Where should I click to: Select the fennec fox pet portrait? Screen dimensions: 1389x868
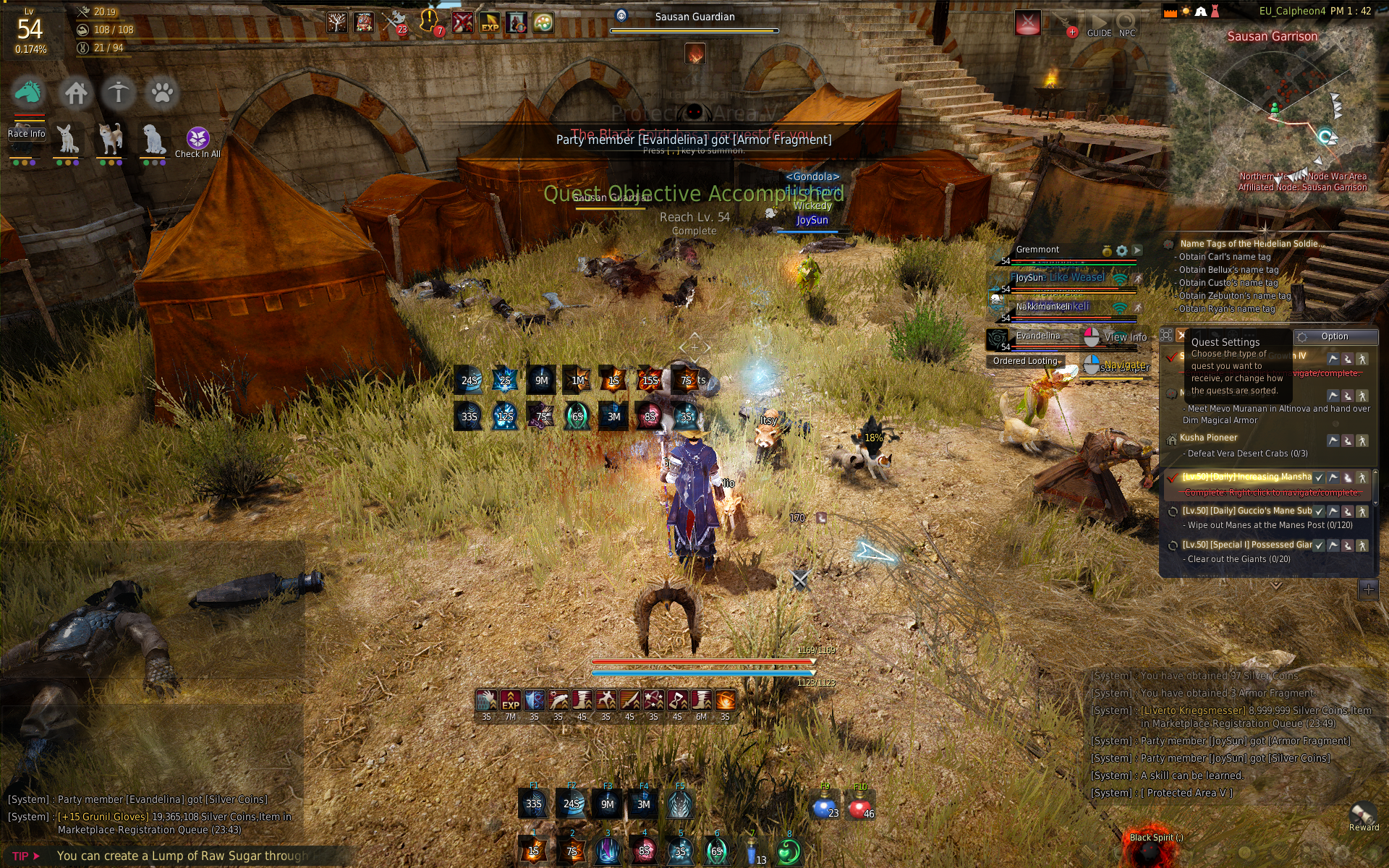coord(67,139)
